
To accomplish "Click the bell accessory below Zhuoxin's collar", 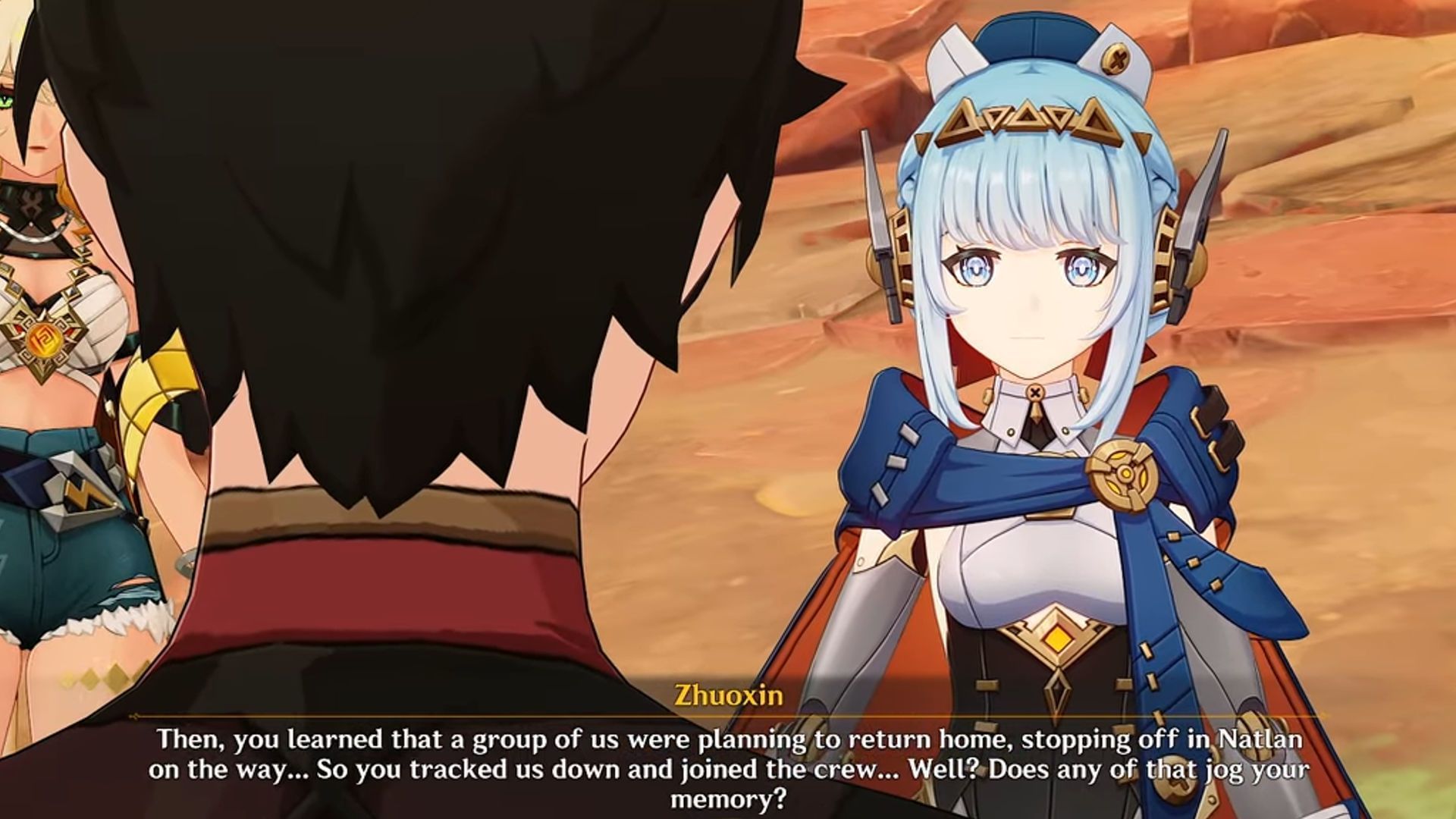I will click(1035, 409).
